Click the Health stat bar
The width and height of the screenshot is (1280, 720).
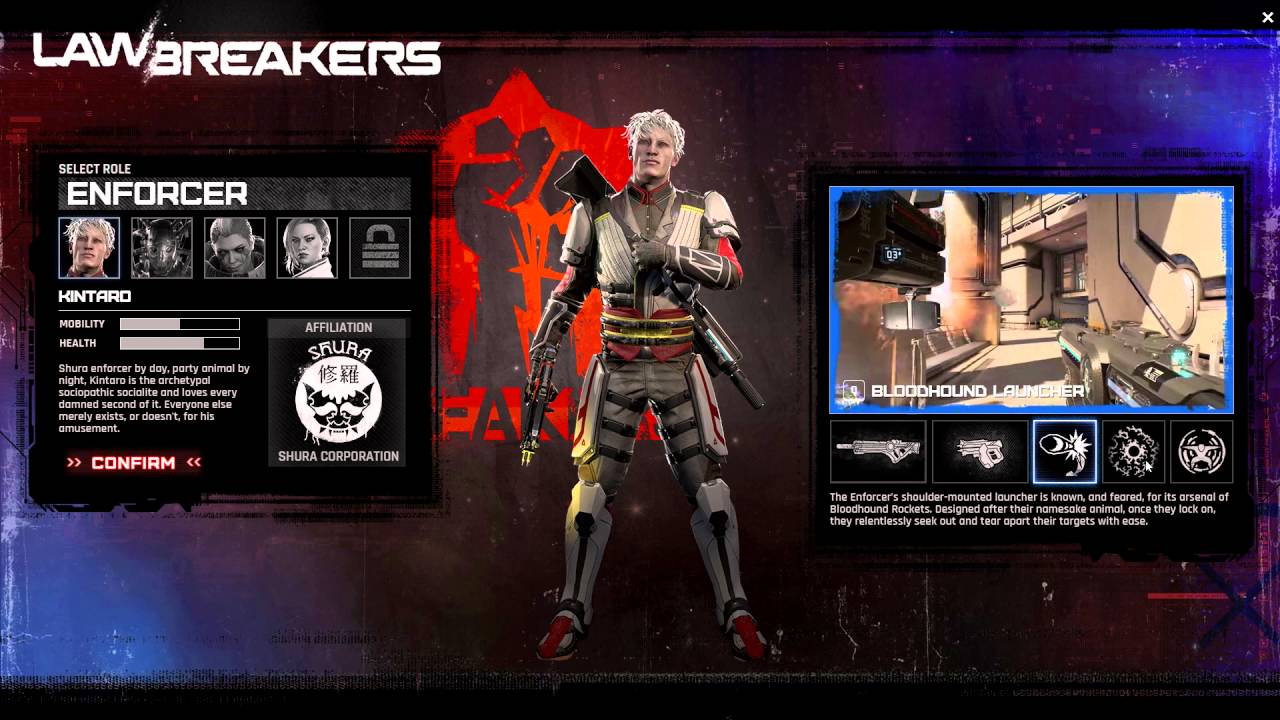click(x=178, y=341)
